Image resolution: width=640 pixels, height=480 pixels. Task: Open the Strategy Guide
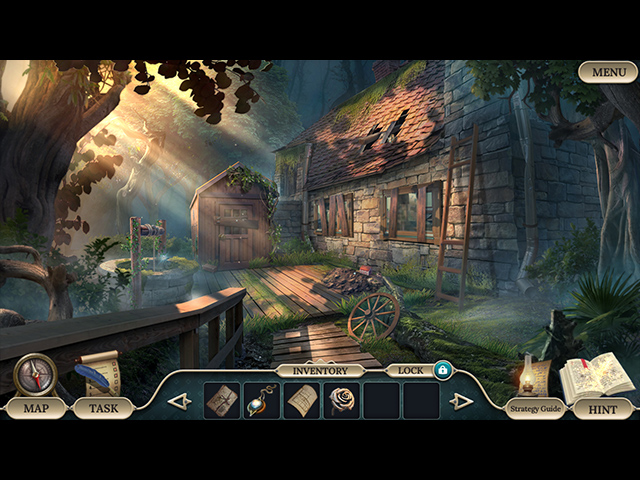(535, 408)
